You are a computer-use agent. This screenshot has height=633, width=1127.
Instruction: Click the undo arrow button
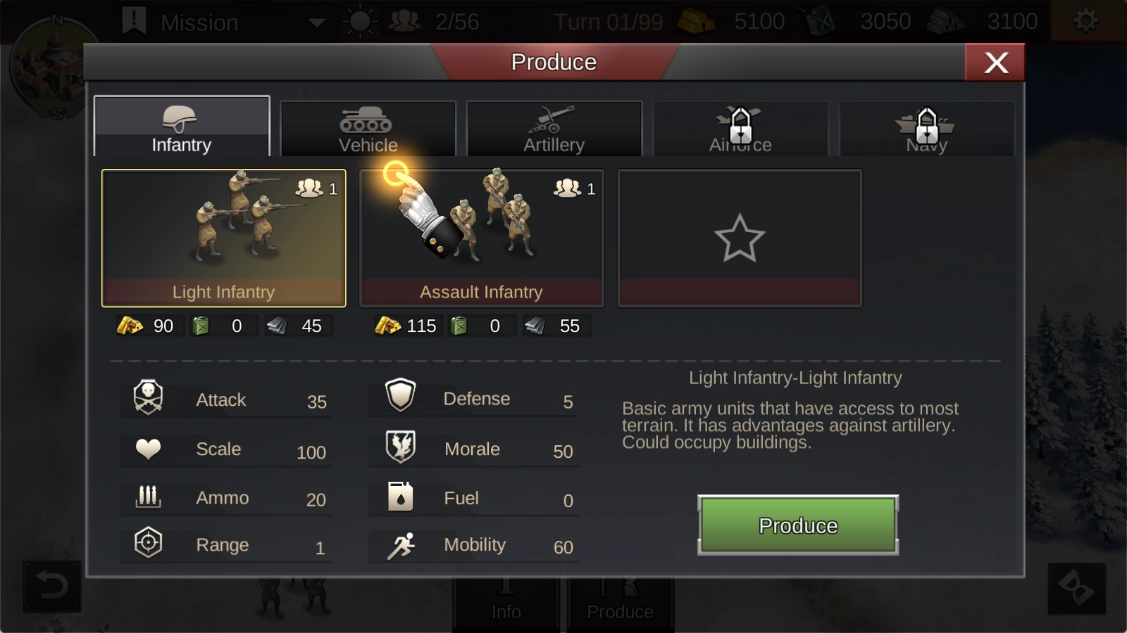tap(51, 587)
